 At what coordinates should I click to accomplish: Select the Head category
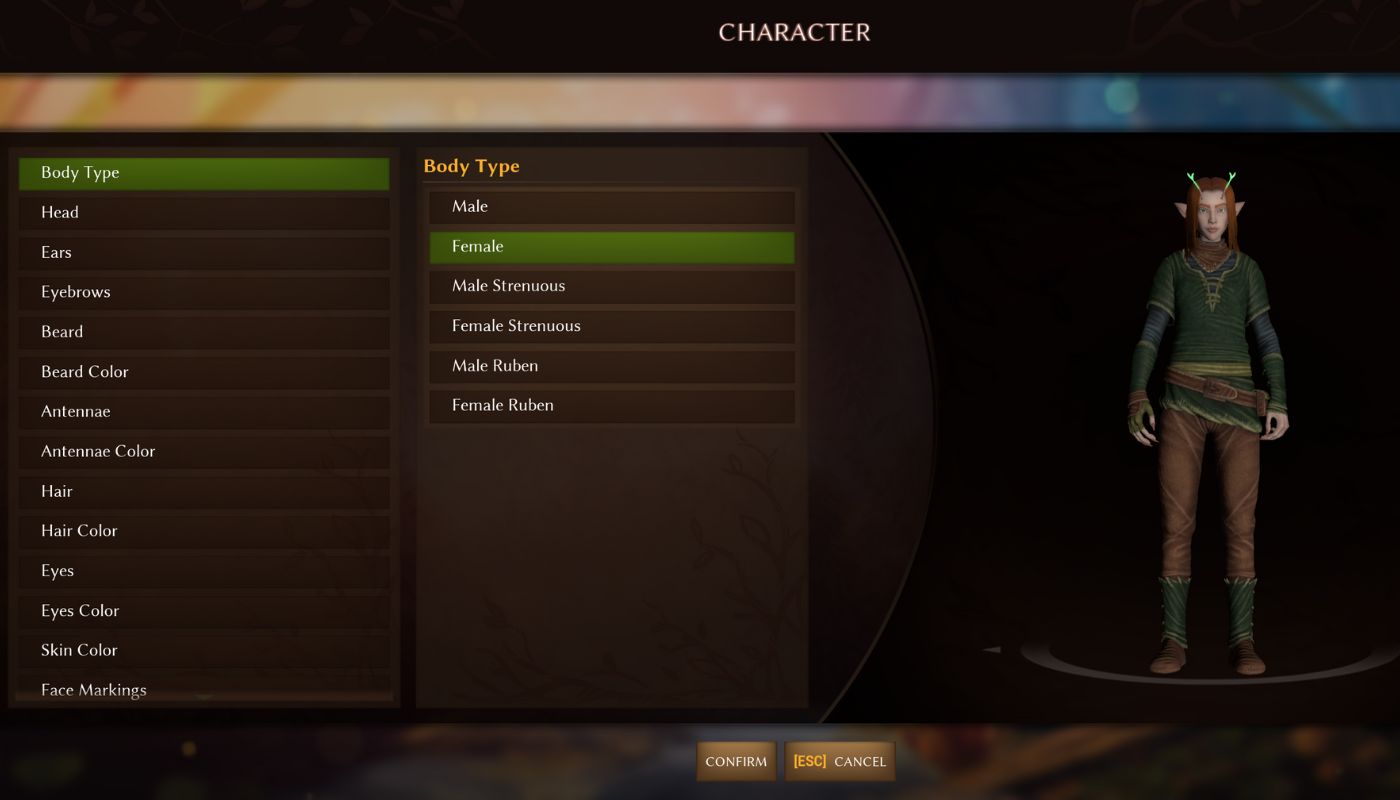(204, 212)
